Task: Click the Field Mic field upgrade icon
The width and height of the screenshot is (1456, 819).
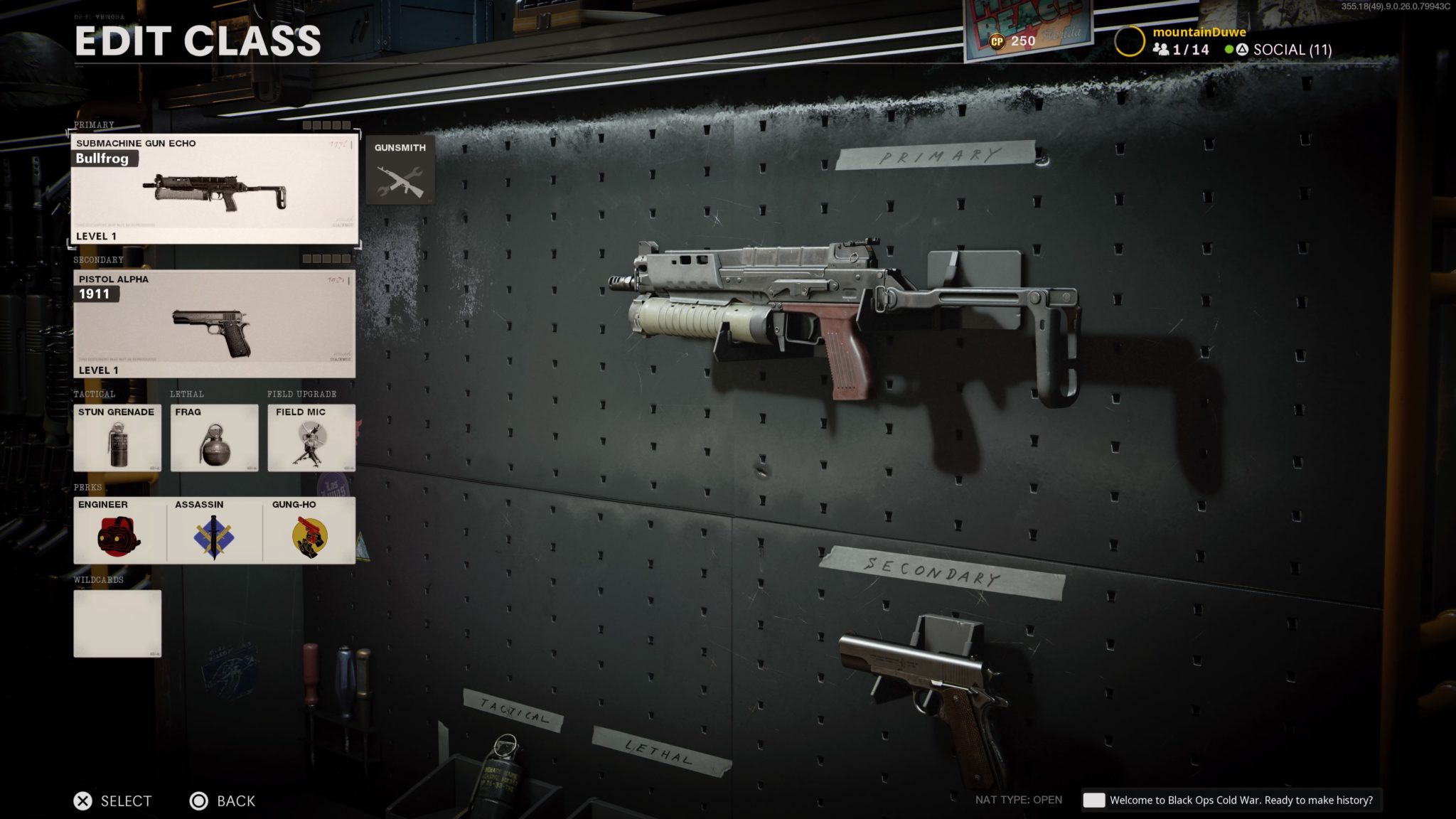Action: click(313, 439)
